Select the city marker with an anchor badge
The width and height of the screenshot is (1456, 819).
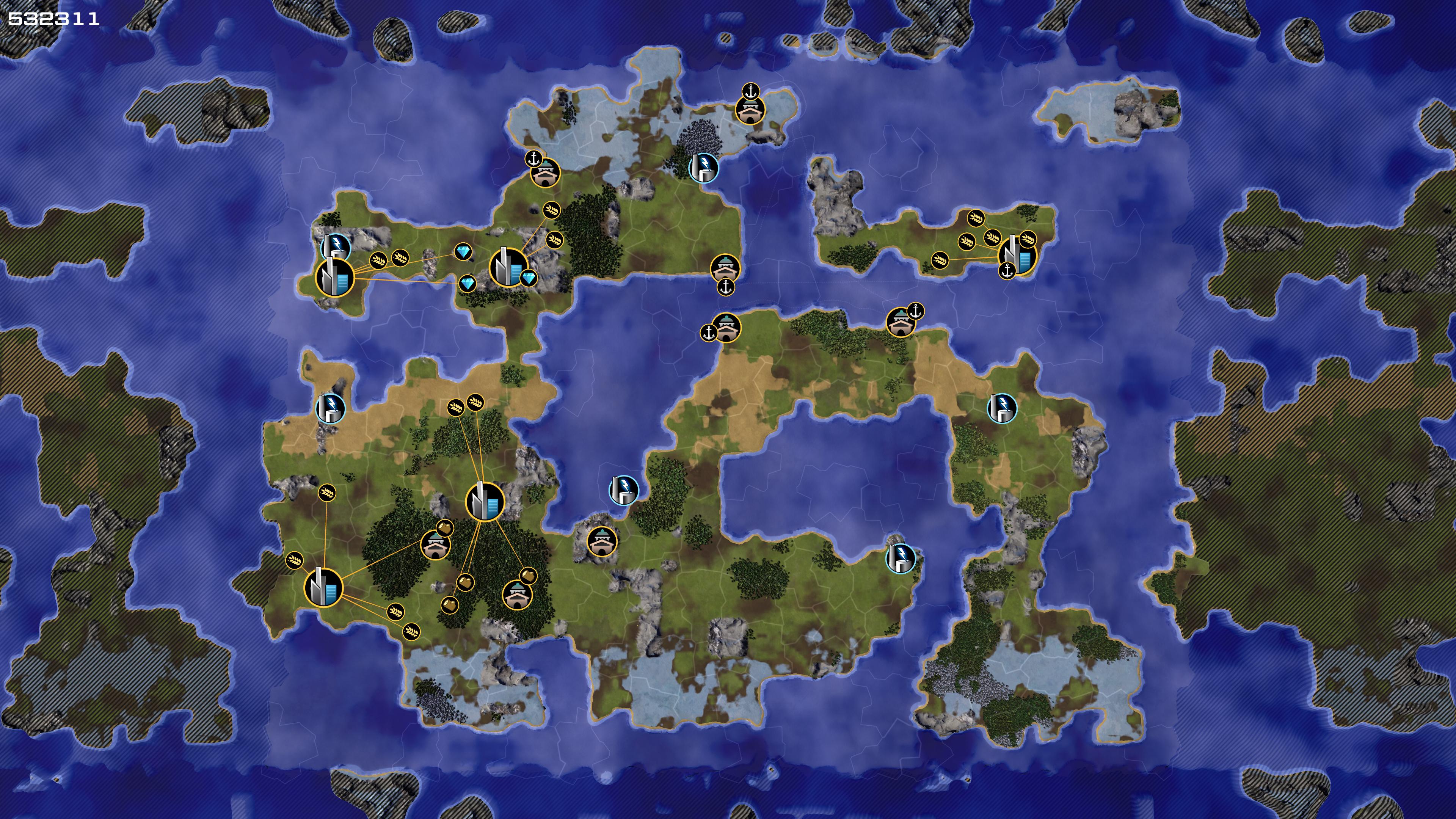pos(1018,255)
